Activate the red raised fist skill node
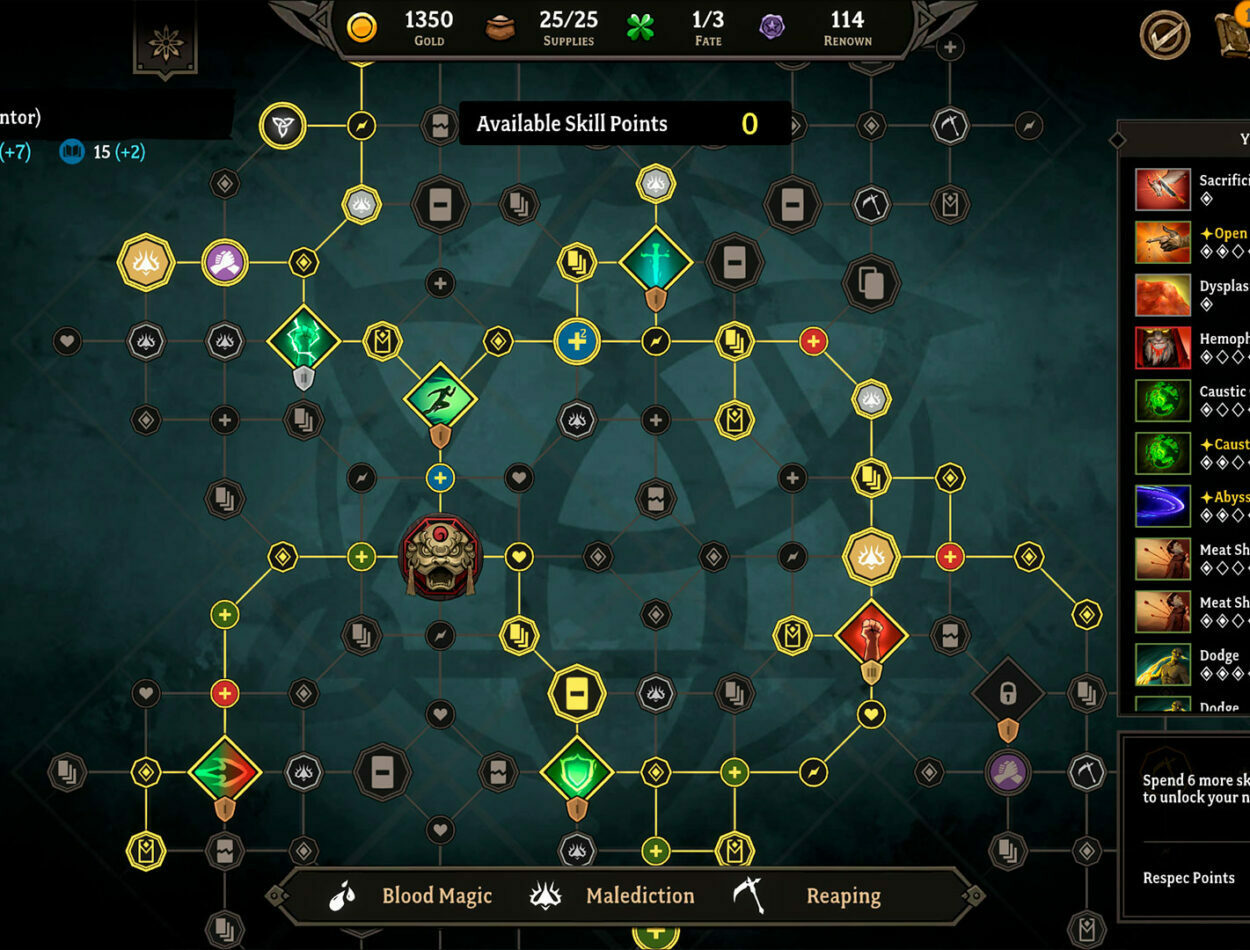This screenshot has width=1250, height=950. click(x=871, y=634)
